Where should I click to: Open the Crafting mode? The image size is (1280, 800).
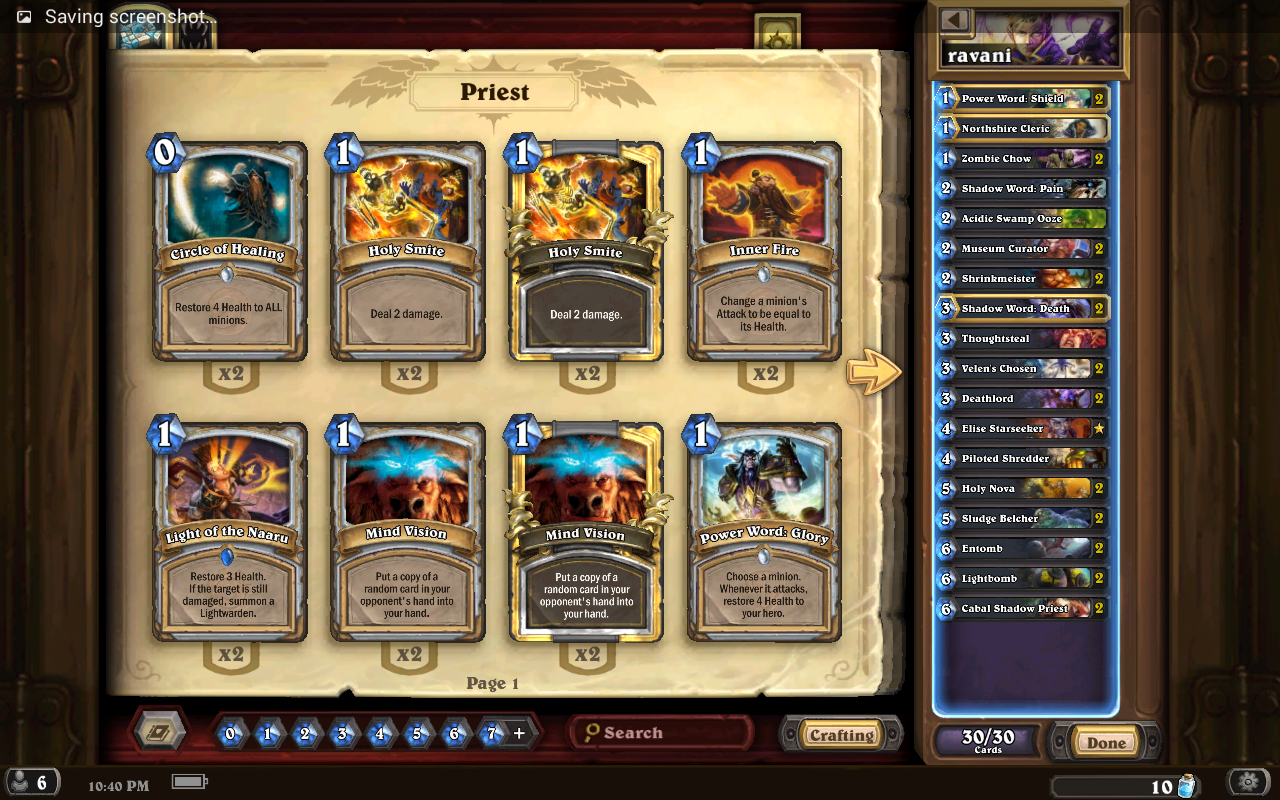(841, 735)
